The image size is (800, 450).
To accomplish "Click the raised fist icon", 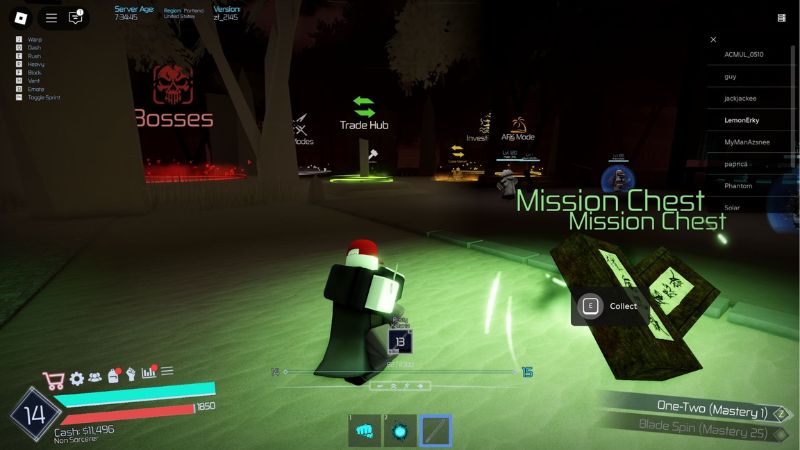I will click(x=130, y=374).
